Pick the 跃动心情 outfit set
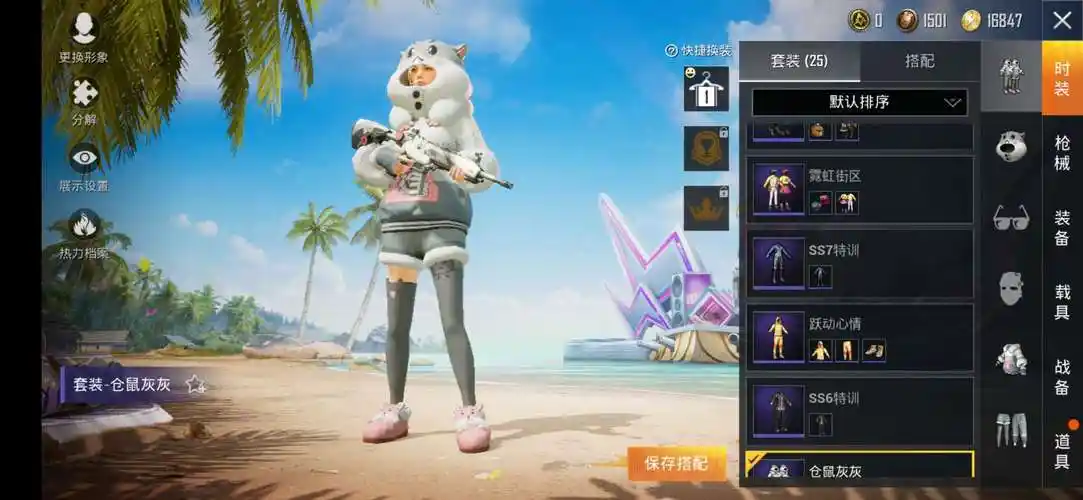Viewport: 1083px width, 500px height. (x=860, y=337)
